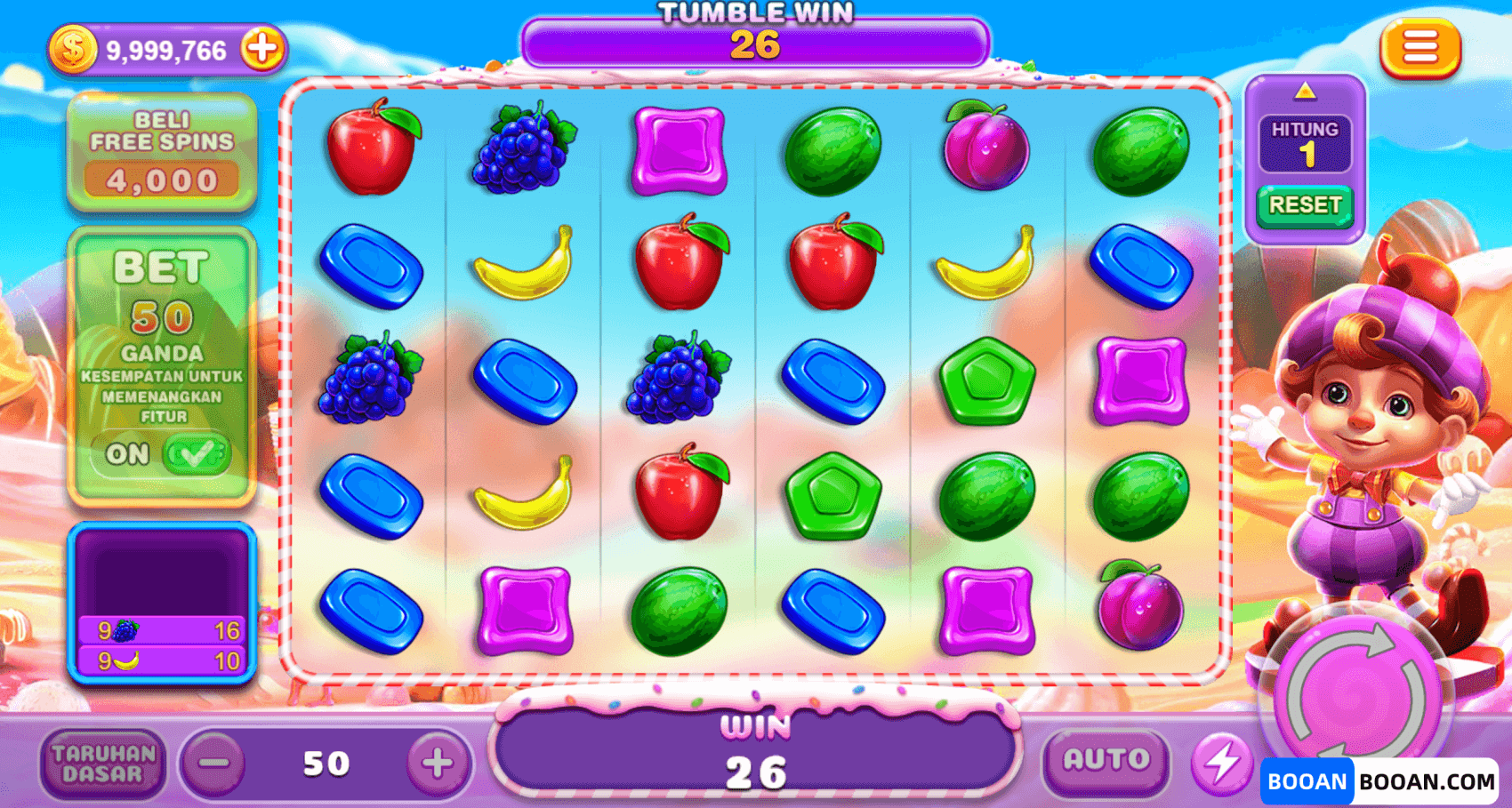Expand the Hitung panel arrow
This screenshot has height=808, width=1512.
click(1305, 91)
